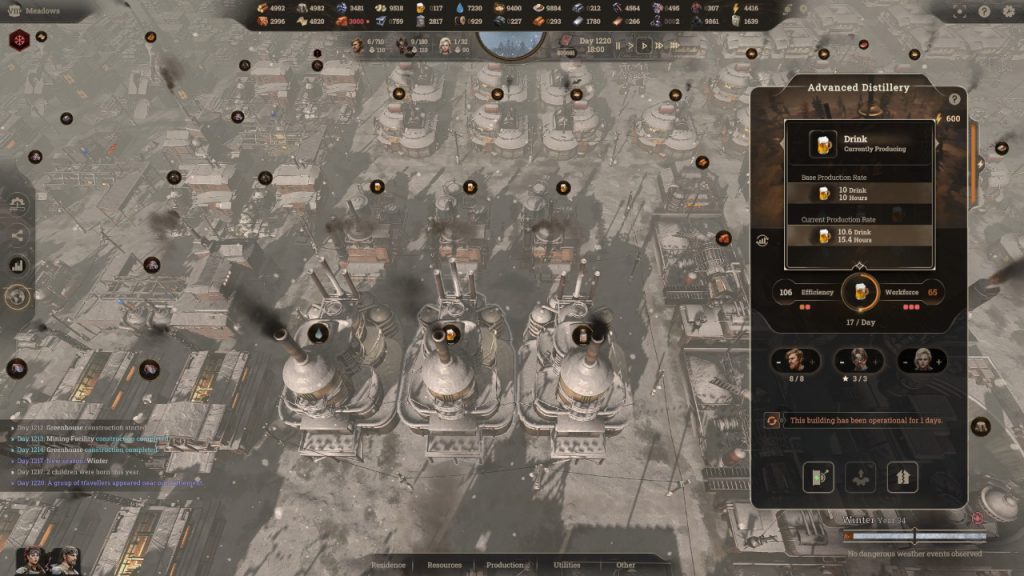The height and width of the screenshot is (576, 1024).
Task: Choose the Other build category
Action: pyautogui.click(x=626, y=565)
